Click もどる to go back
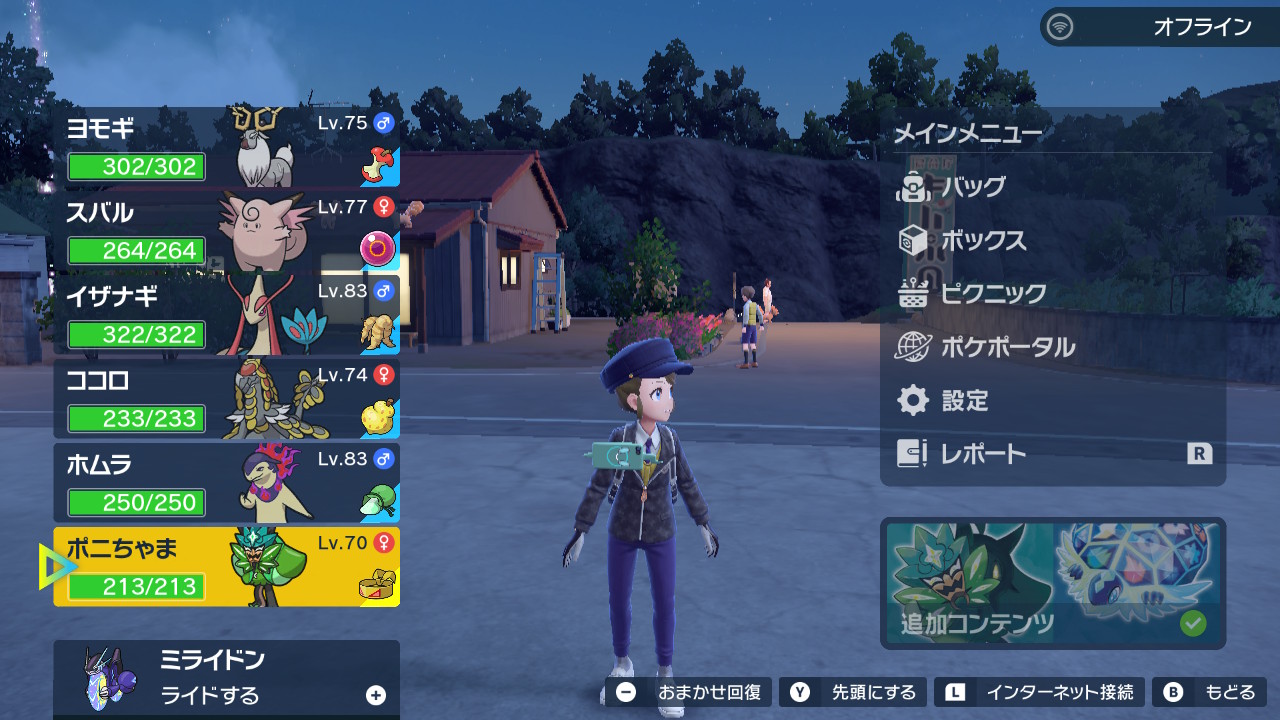Image resolution: width=1280 pixels, height=720 pixels. point(1210,692)
